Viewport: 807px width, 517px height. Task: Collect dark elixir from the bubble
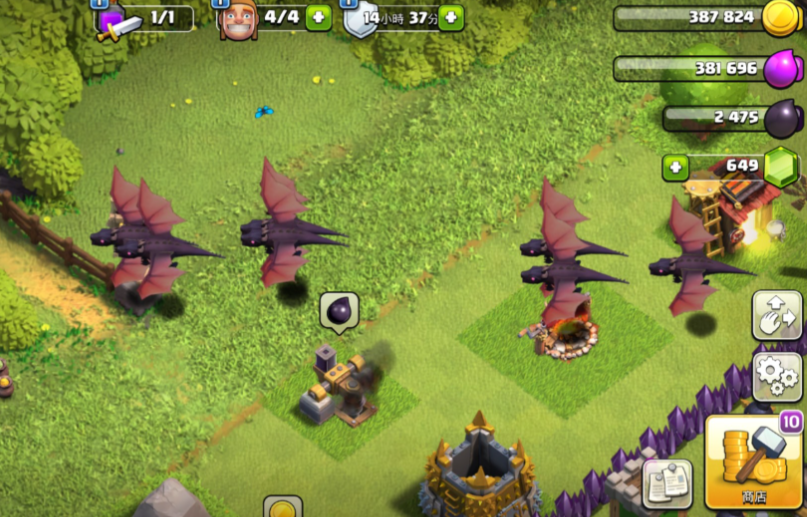339,313
